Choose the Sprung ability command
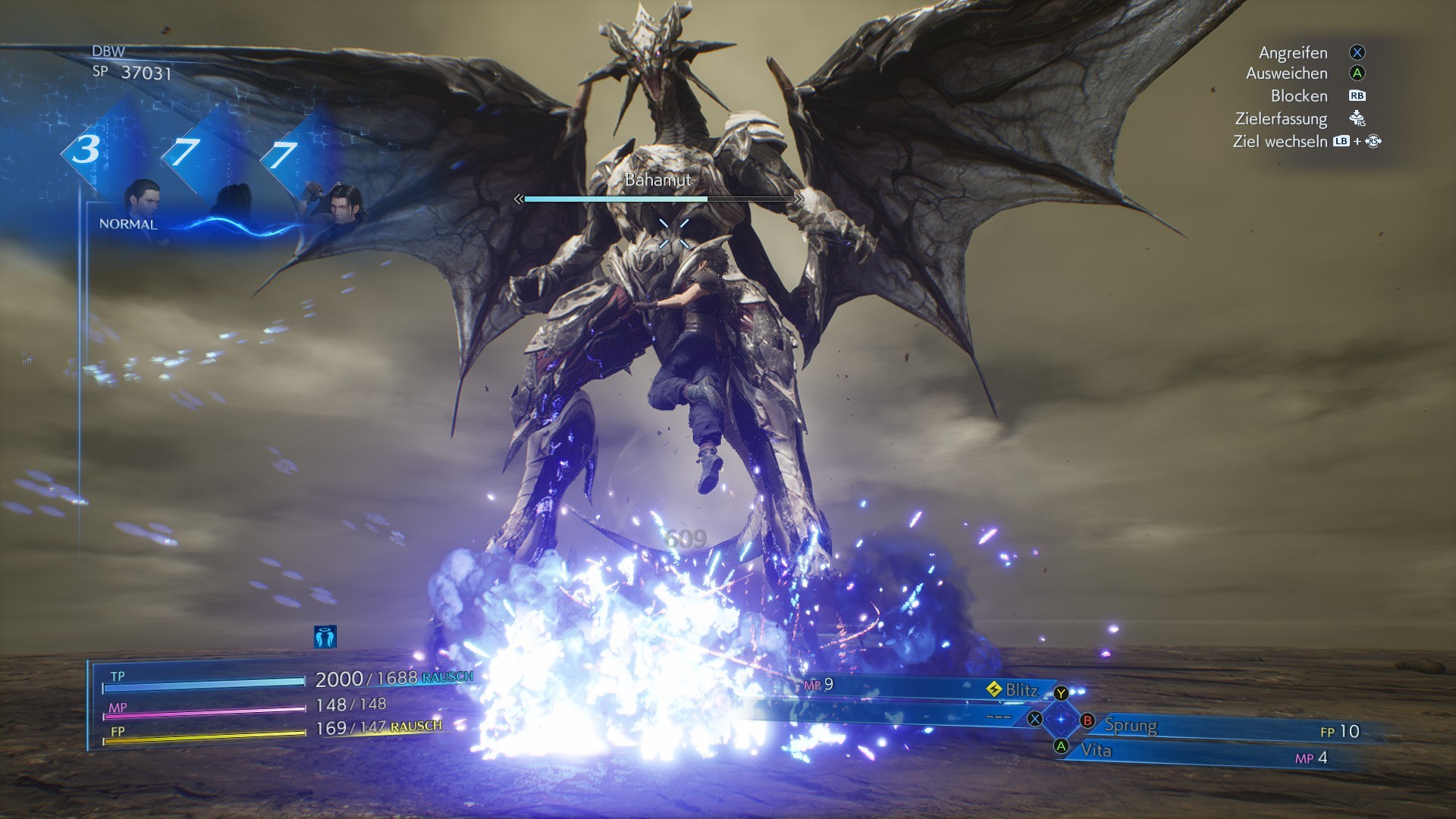The image size is (1456, 819). pos(1130,725)
